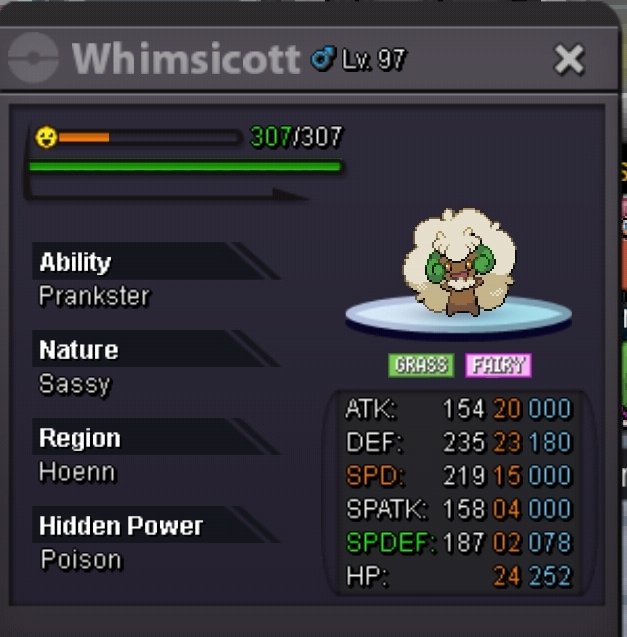627x637 pixels.
Task: Close the Whimsicott summary window
Action: point(569,60)
